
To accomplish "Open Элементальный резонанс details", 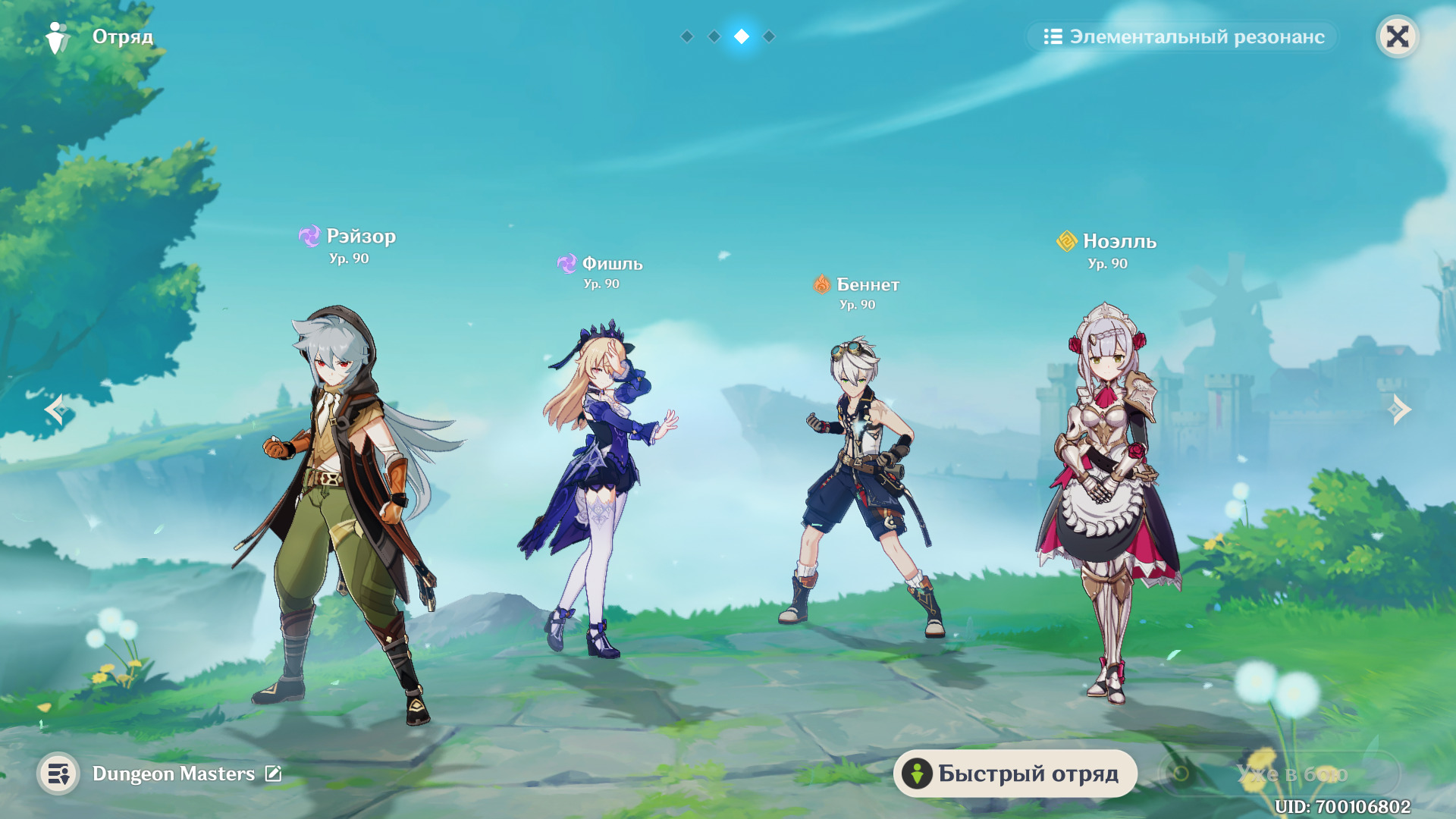I will click(x=1183, y=36).
